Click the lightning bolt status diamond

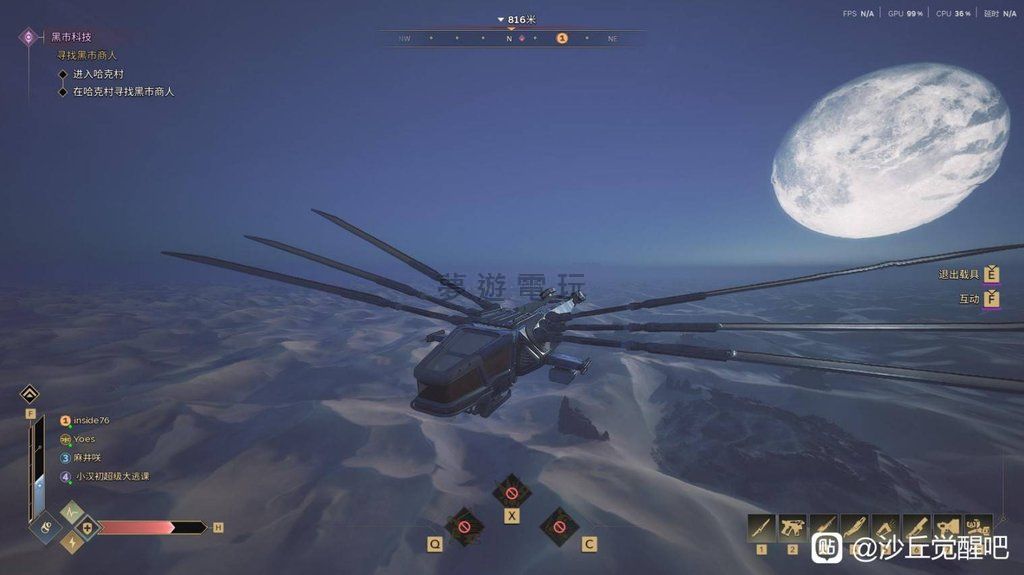pyautogui.click(x=72, y=542)
